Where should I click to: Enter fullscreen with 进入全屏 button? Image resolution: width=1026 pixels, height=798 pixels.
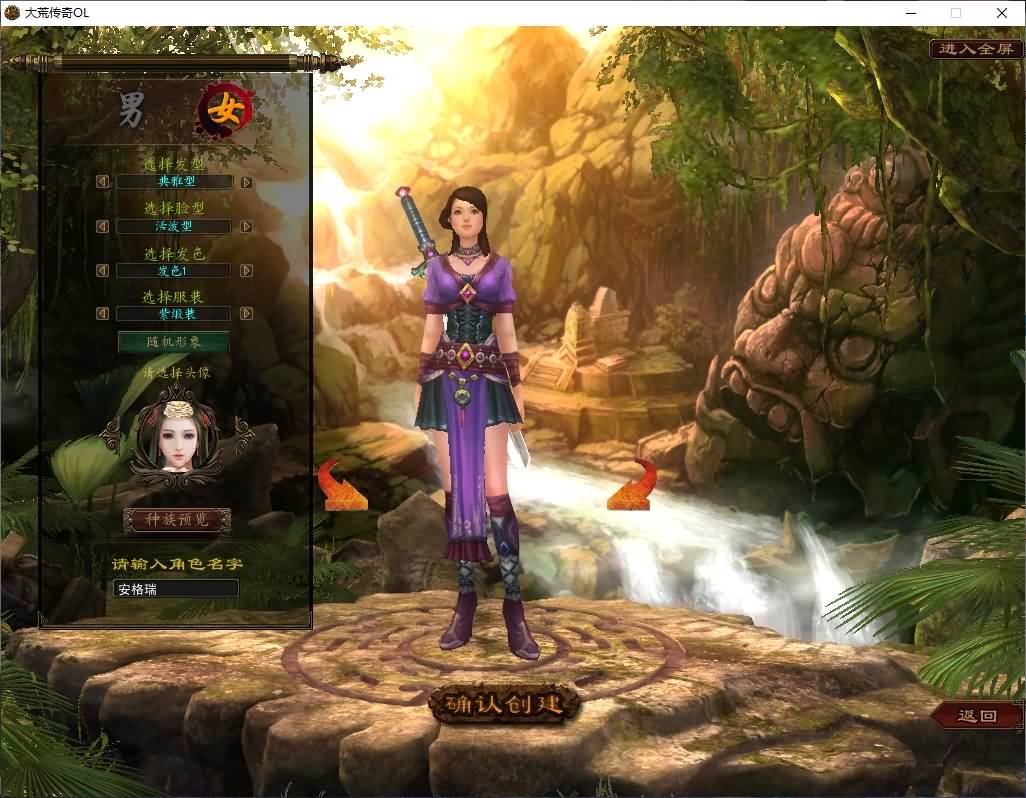click(977, 49)
